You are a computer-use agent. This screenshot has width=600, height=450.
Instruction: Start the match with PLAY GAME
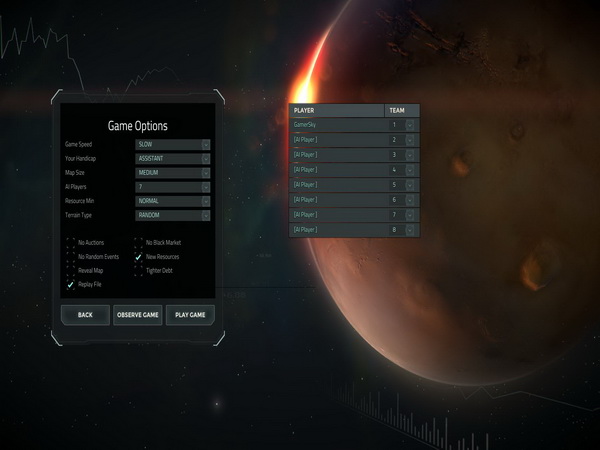click(190, 315)
